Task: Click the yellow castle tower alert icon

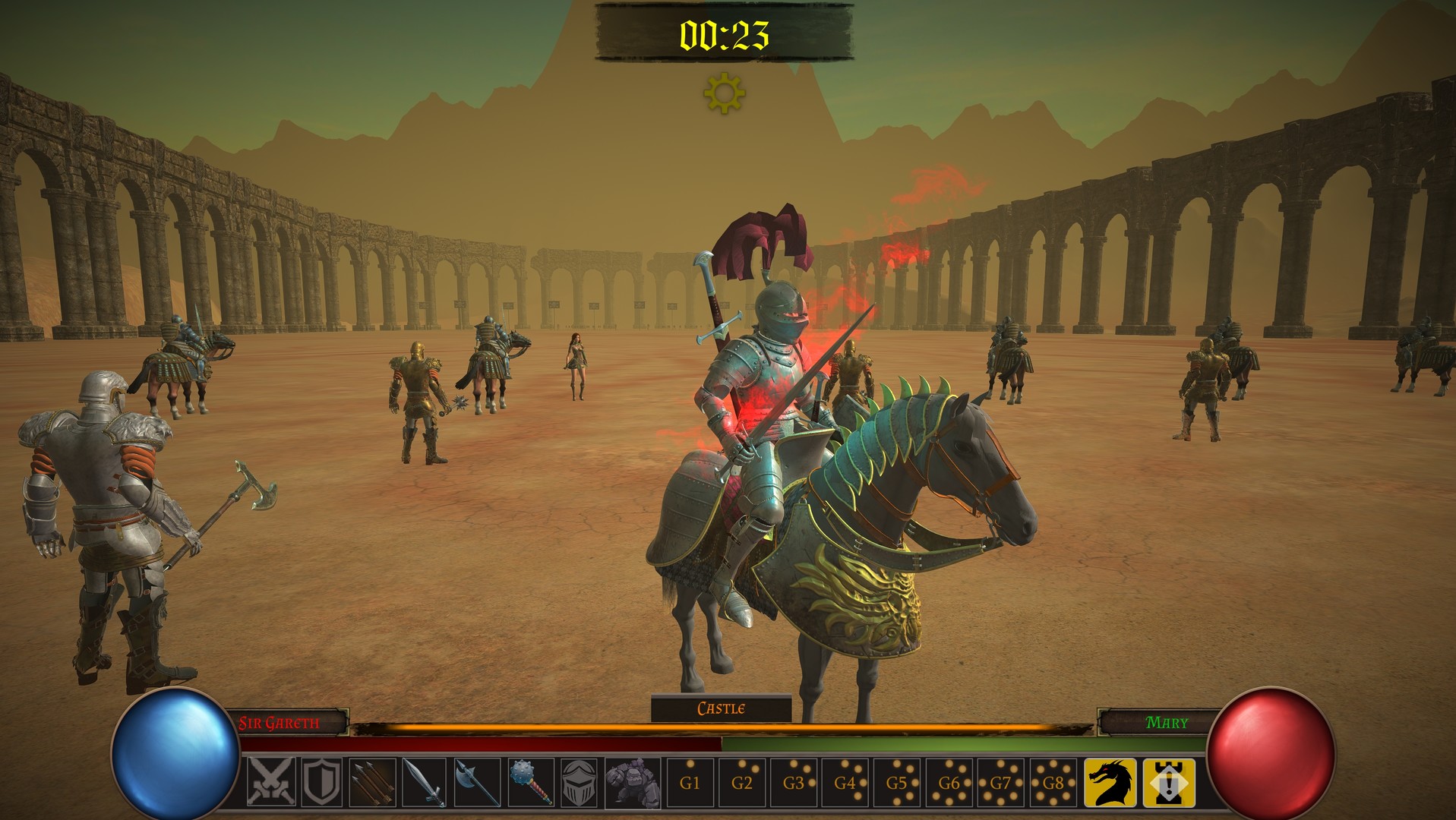Action: [1168, 782]
